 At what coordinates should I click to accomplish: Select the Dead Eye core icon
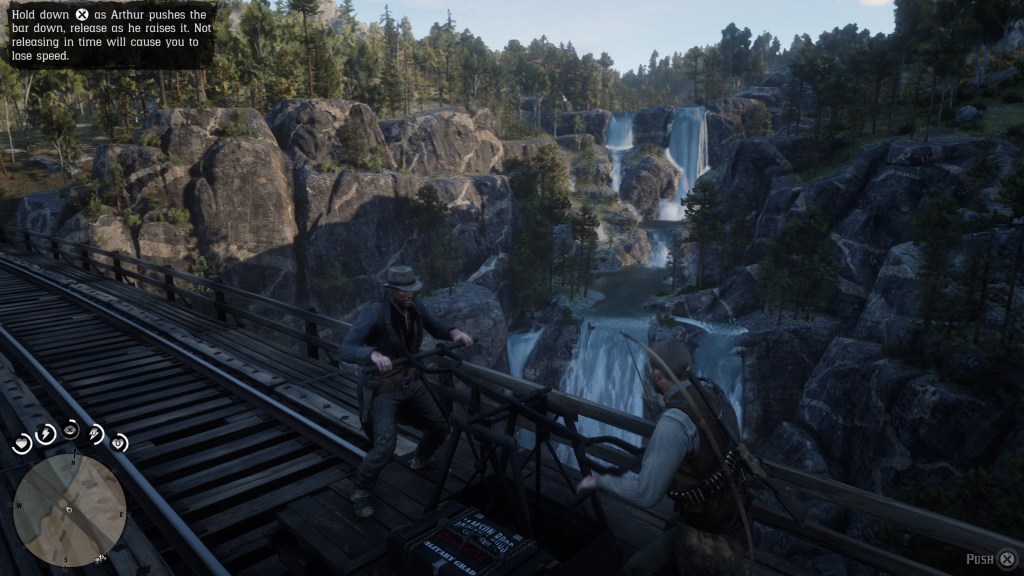tap(71, 429)
